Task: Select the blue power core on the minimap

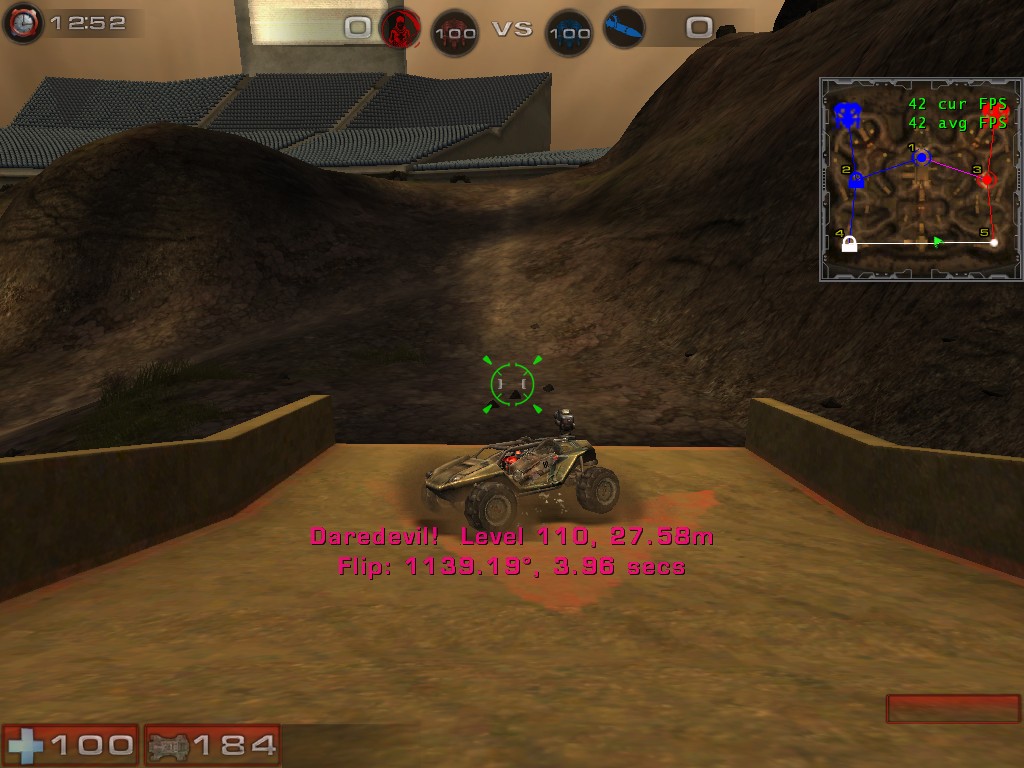Action: 849,116
